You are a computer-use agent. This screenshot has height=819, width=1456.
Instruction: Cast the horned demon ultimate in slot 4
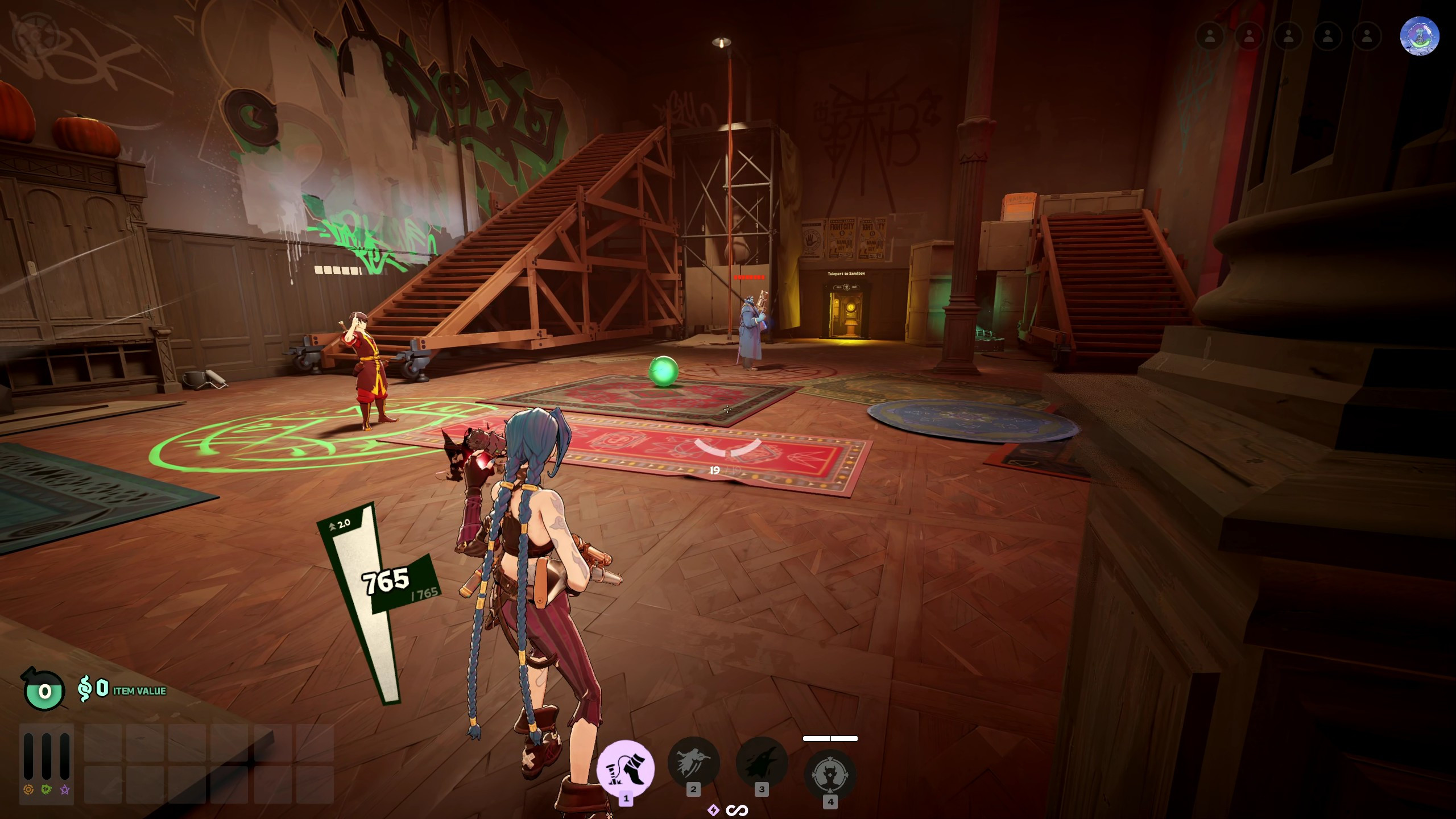pyautogui.click(x=830, y=775)
